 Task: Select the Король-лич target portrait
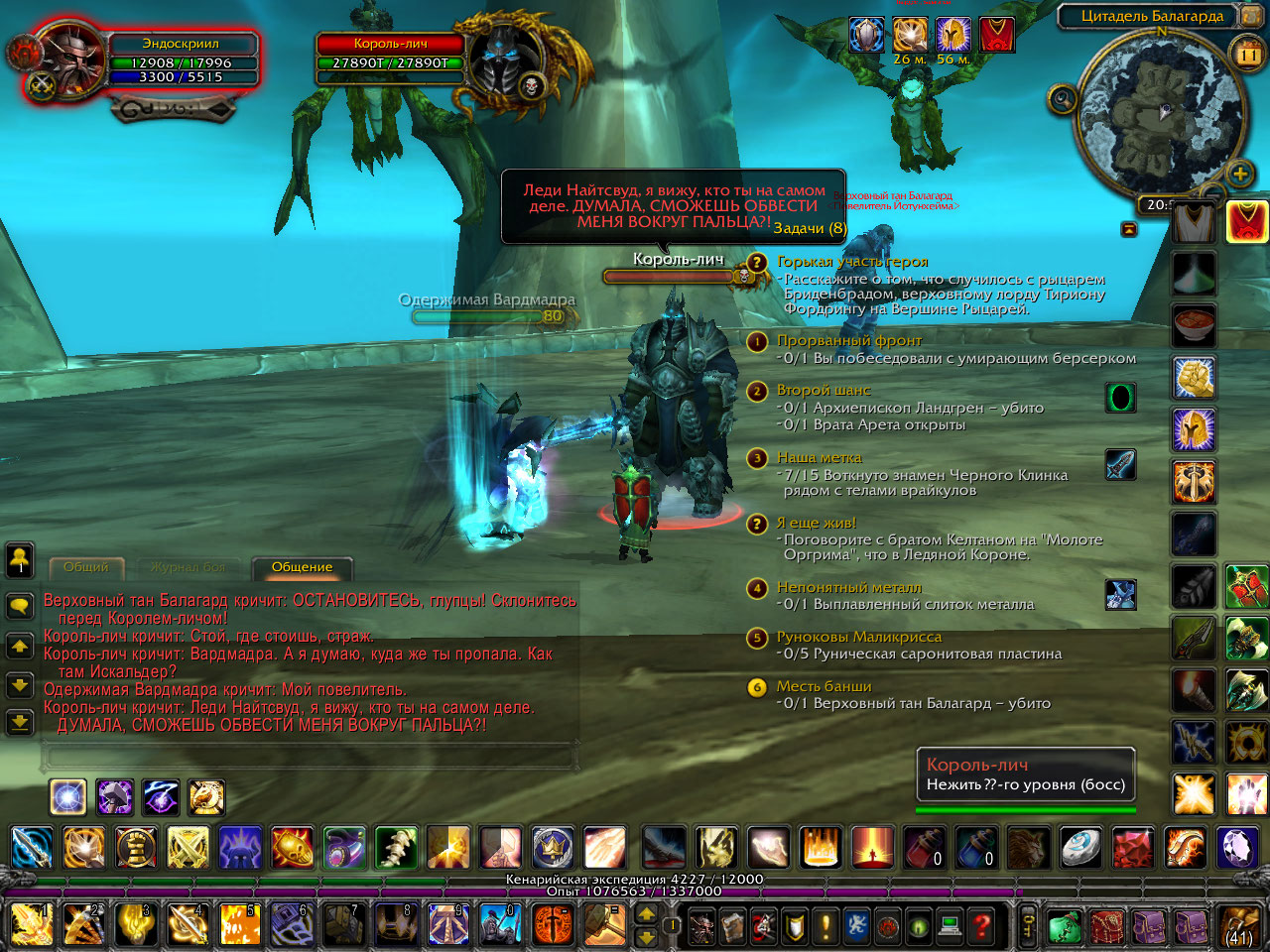[x=506, y=61]
